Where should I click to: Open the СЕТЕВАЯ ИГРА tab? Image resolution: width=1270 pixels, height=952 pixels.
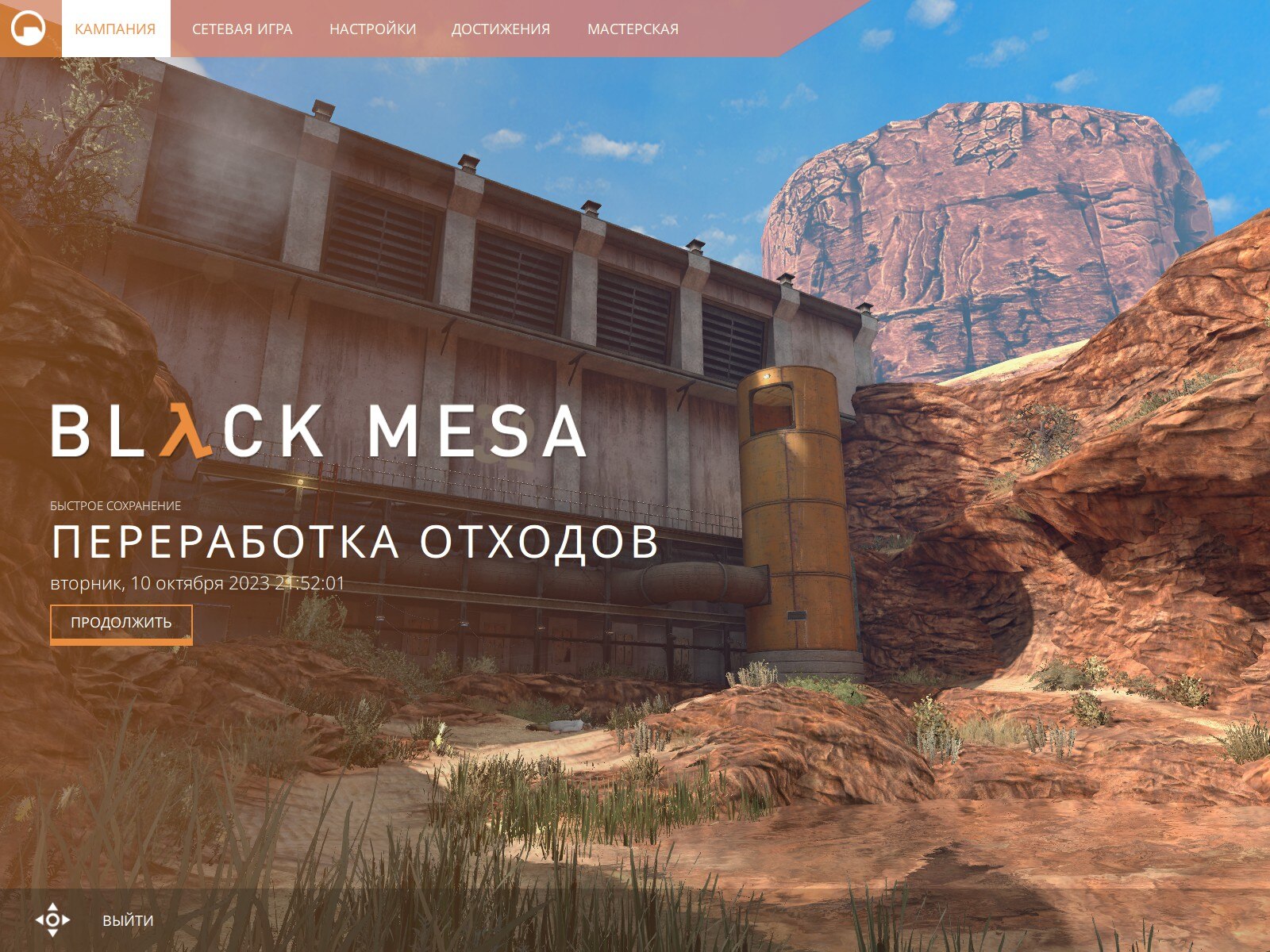242,28
